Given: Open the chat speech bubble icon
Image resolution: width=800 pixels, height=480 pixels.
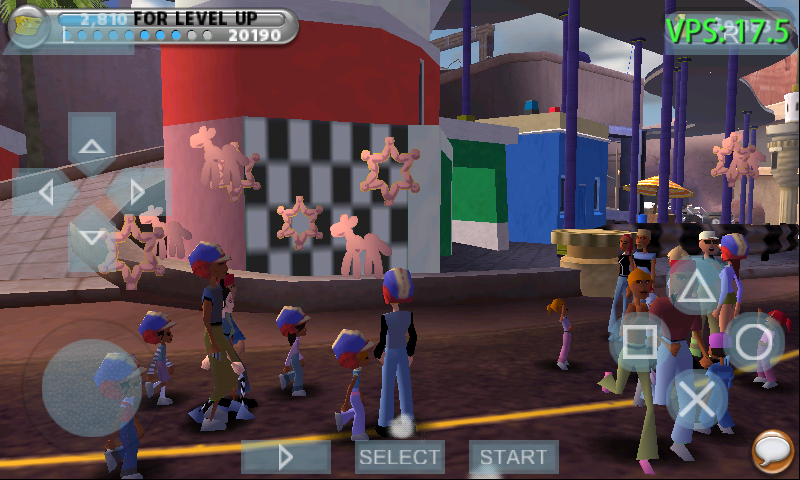Looking at the screenshot, I should pos(772,451).
